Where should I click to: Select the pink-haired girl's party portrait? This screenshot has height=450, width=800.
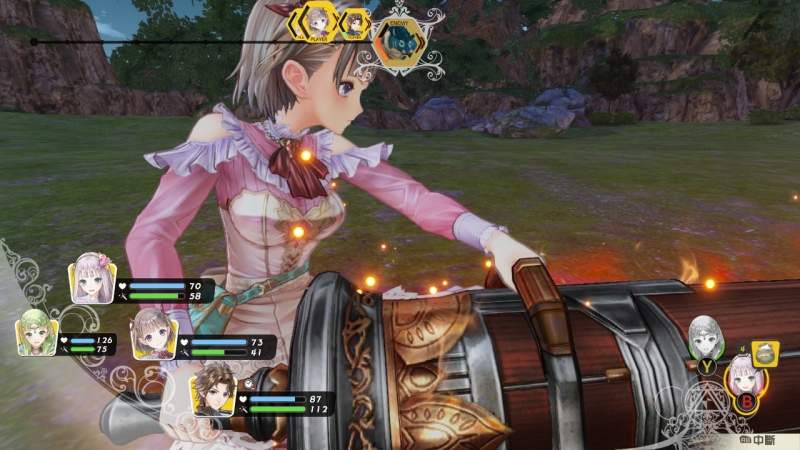(92, 280)
